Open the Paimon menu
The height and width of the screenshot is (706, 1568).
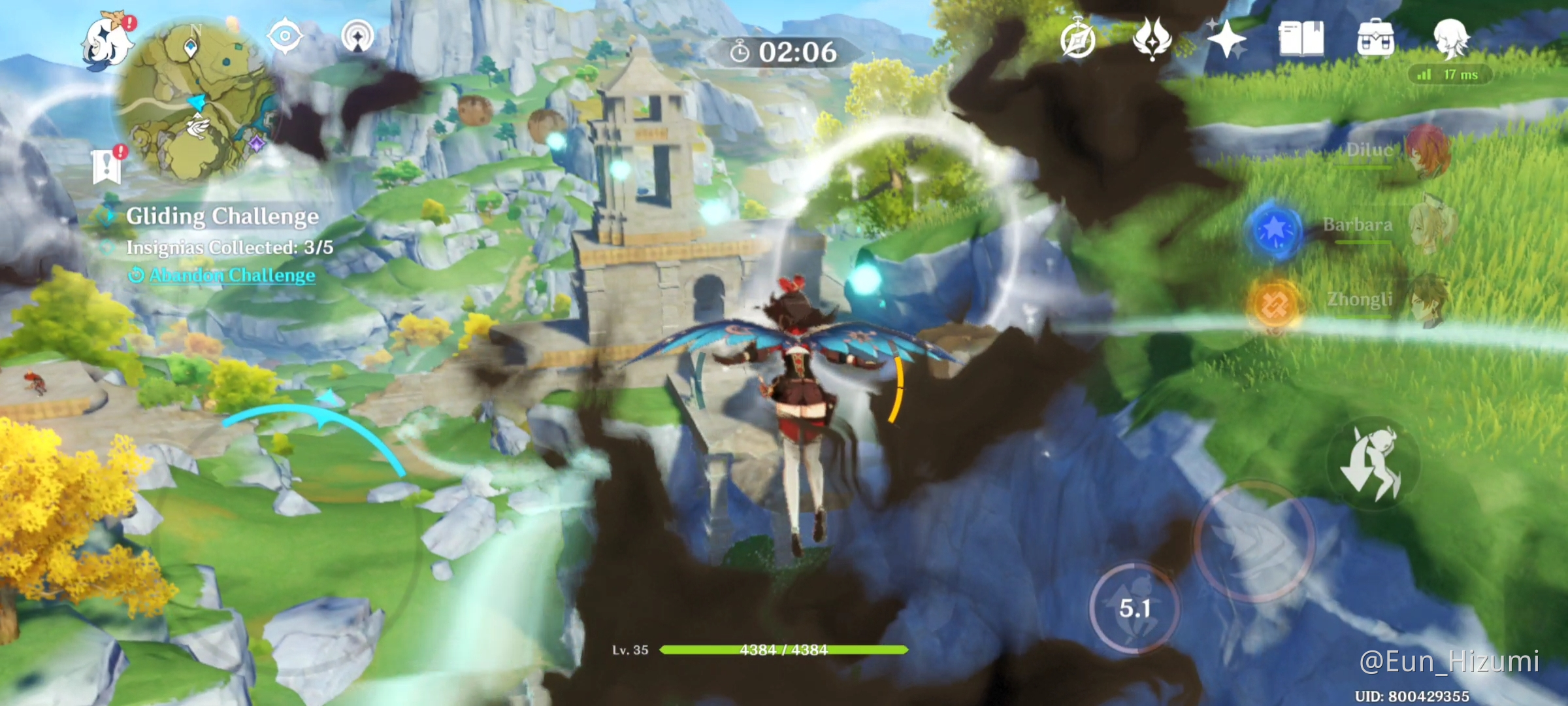click(x=106, y=41)
